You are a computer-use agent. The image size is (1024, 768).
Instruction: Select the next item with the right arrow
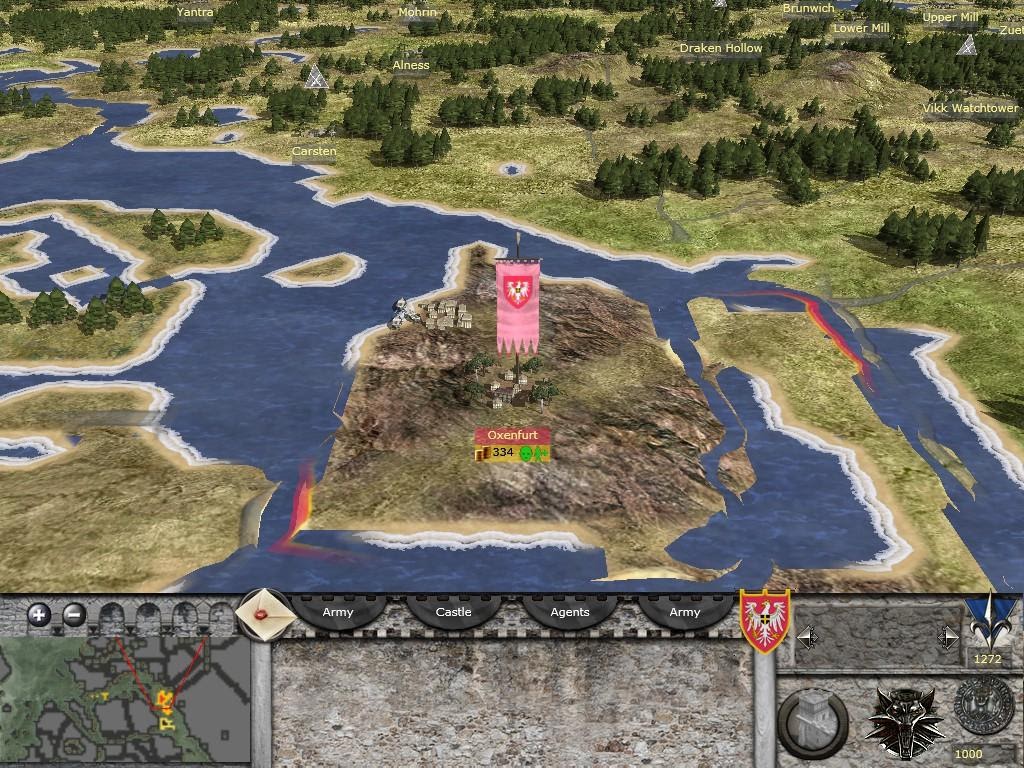click(x=948, y=637)
